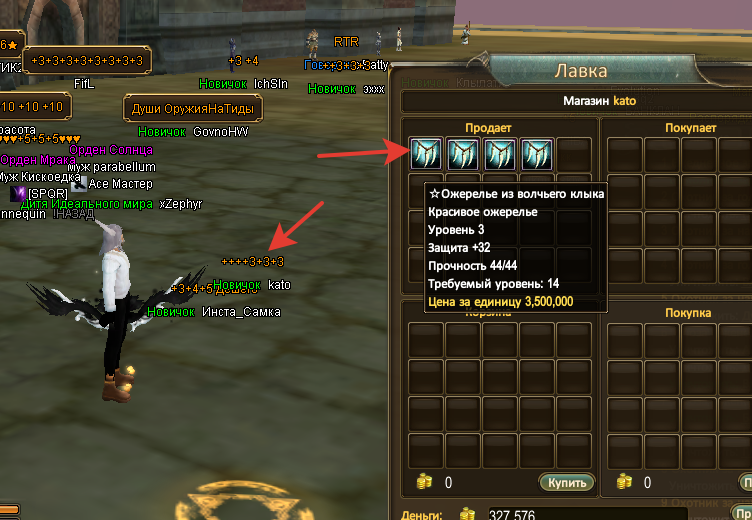Screen dimensions: 752x520
Task: Click the Купить button under the basket
Action: 566,483
